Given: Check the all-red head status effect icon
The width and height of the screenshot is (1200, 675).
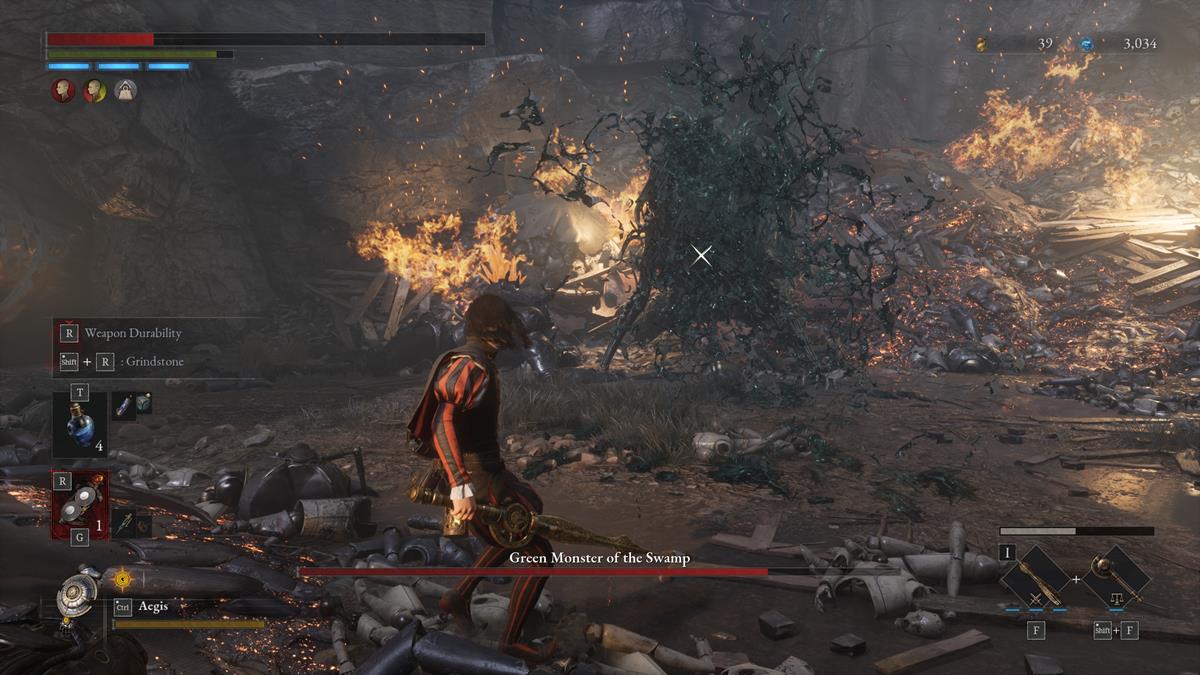Looking at the screenshot, I should click(63, 91).
